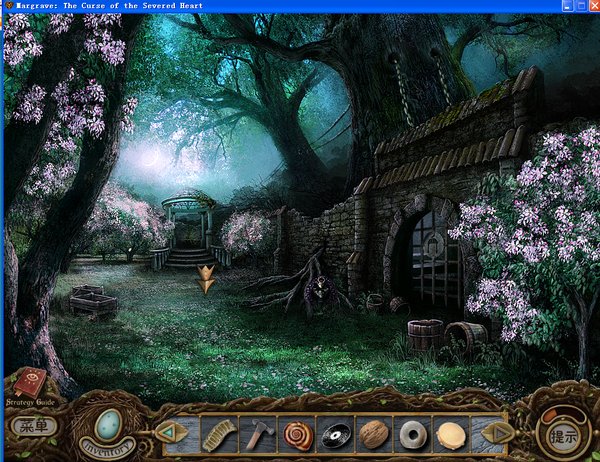This screenshot has width=600, height=462.
Task: Open the 菜单 menu button
Action: tap(31, 425)
